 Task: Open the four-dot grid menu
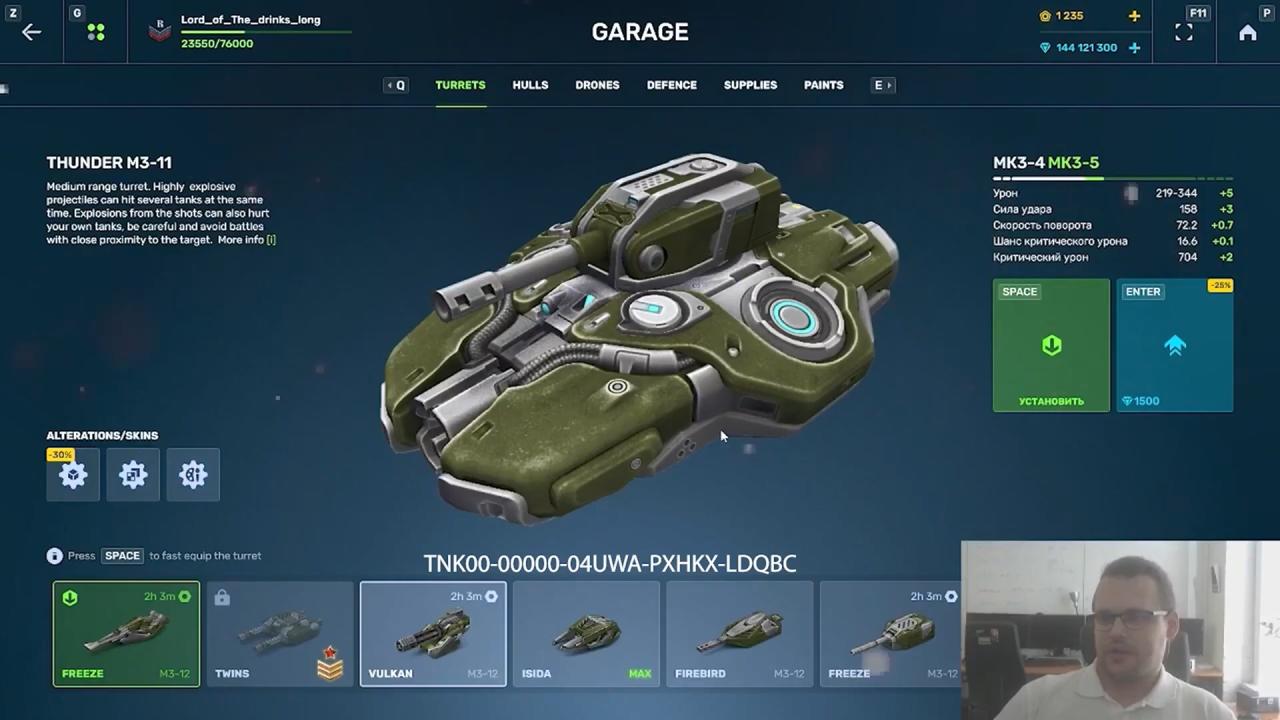96,33
